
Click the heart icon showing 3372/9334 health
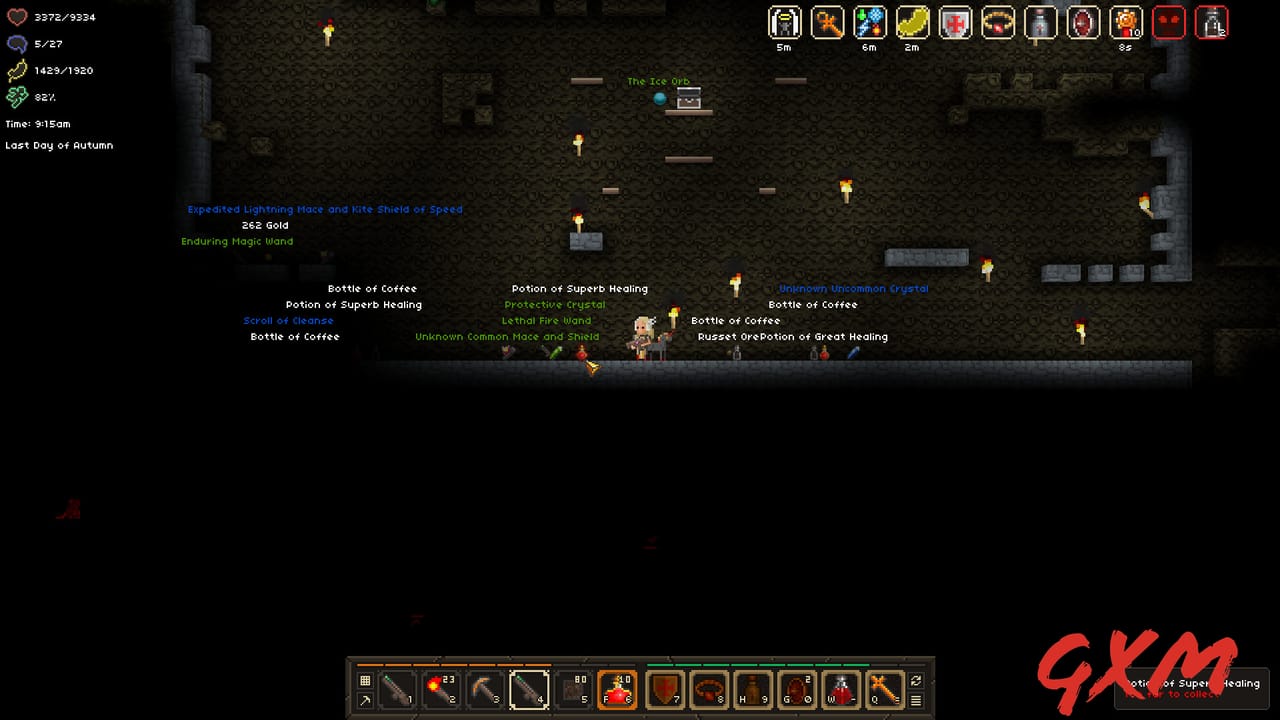(x=17, y=17)
